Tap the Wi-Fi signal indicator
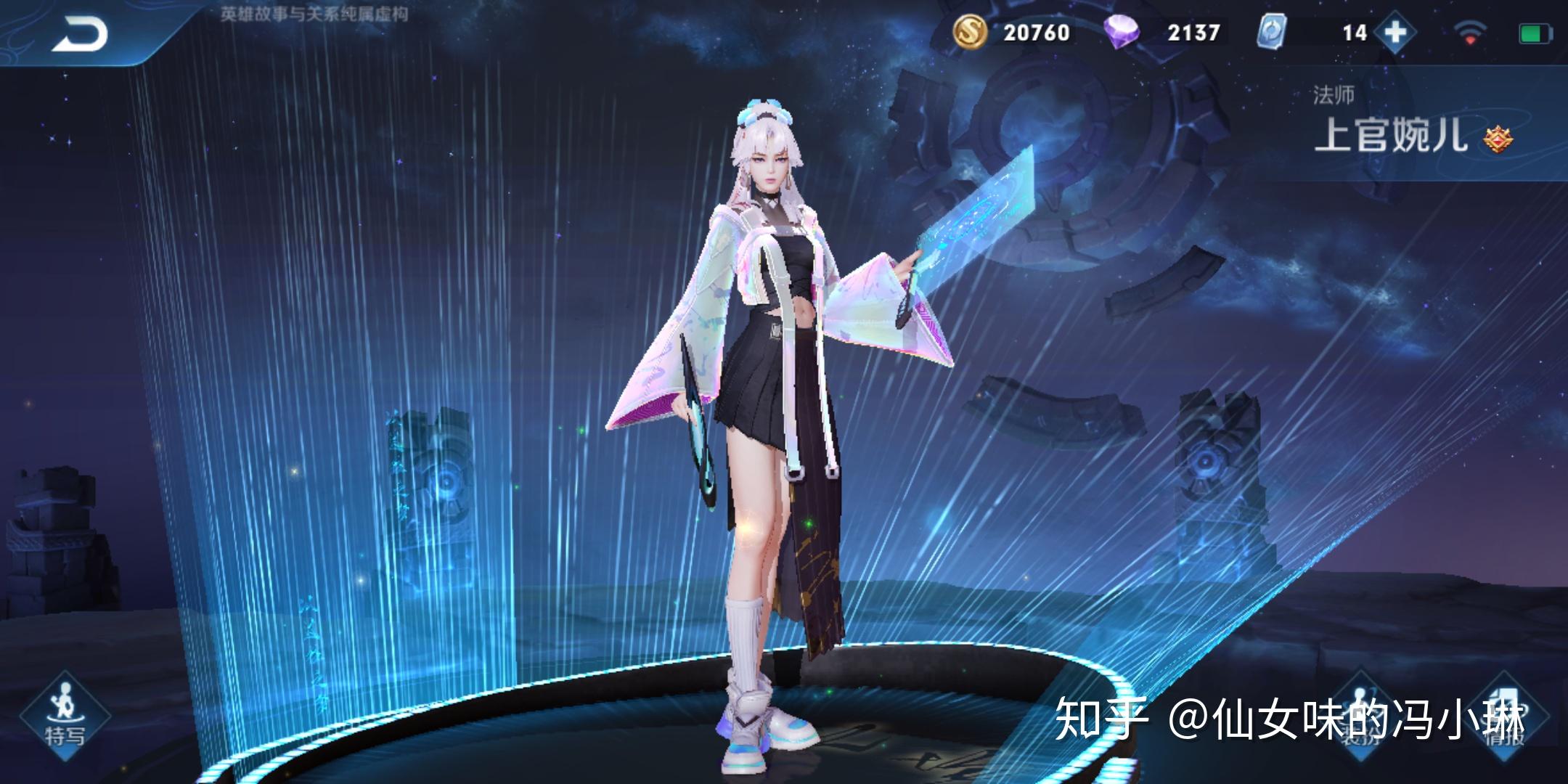 [x=1470, y=32]
